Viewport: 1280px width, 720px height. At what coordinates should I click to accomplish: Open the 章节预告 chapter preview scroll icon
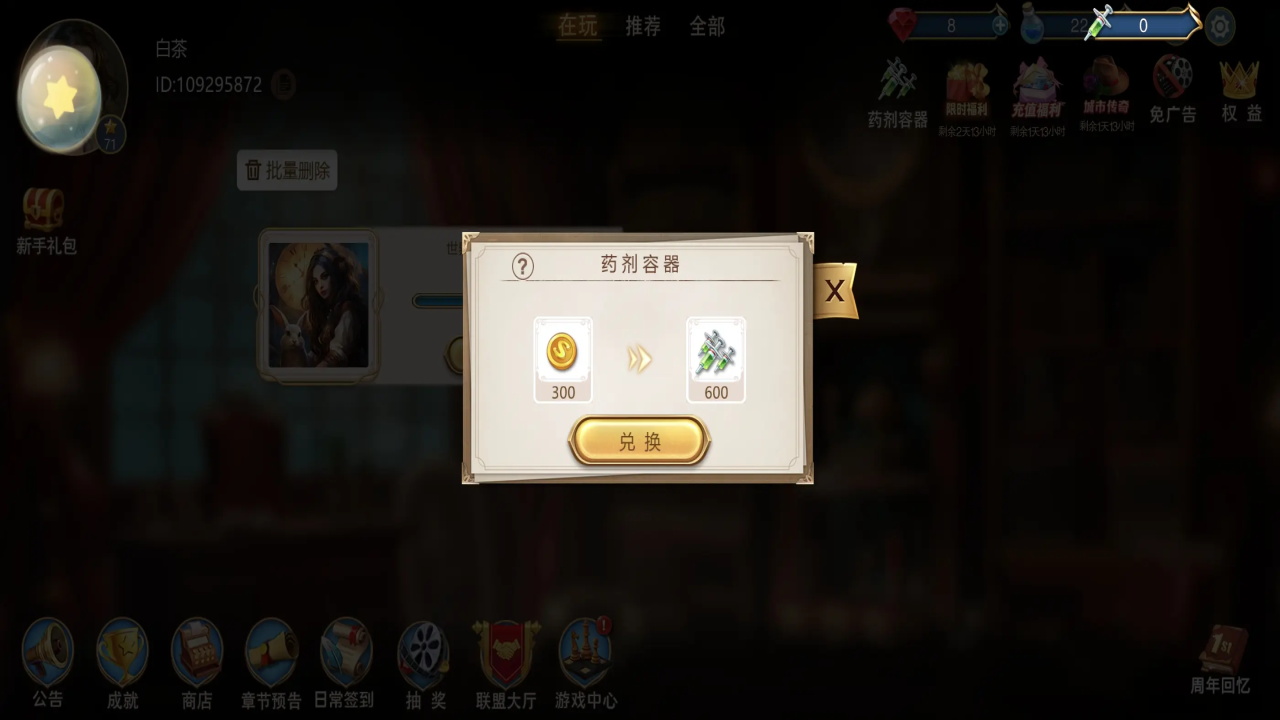point(271,650)
